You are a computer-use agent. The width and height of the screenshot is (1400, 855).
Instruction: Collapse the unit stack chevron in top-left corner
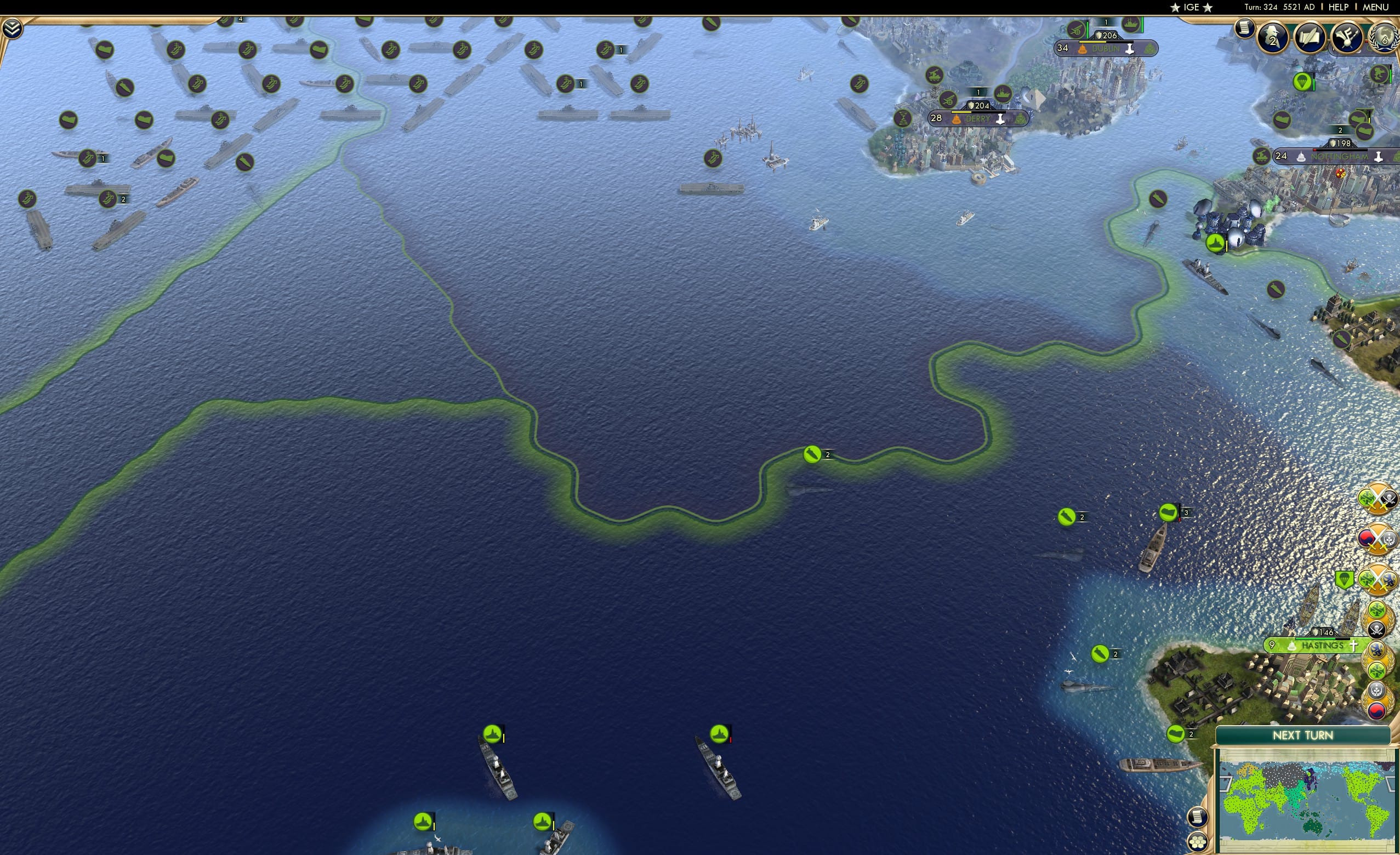coord(12,27)
